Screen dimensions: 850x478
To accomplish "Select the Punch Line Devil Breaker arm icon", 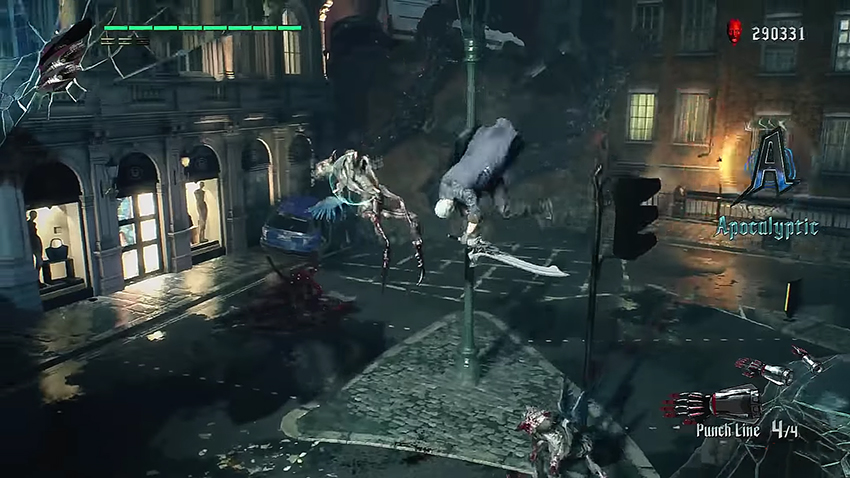I will click(x=712, y=405).
